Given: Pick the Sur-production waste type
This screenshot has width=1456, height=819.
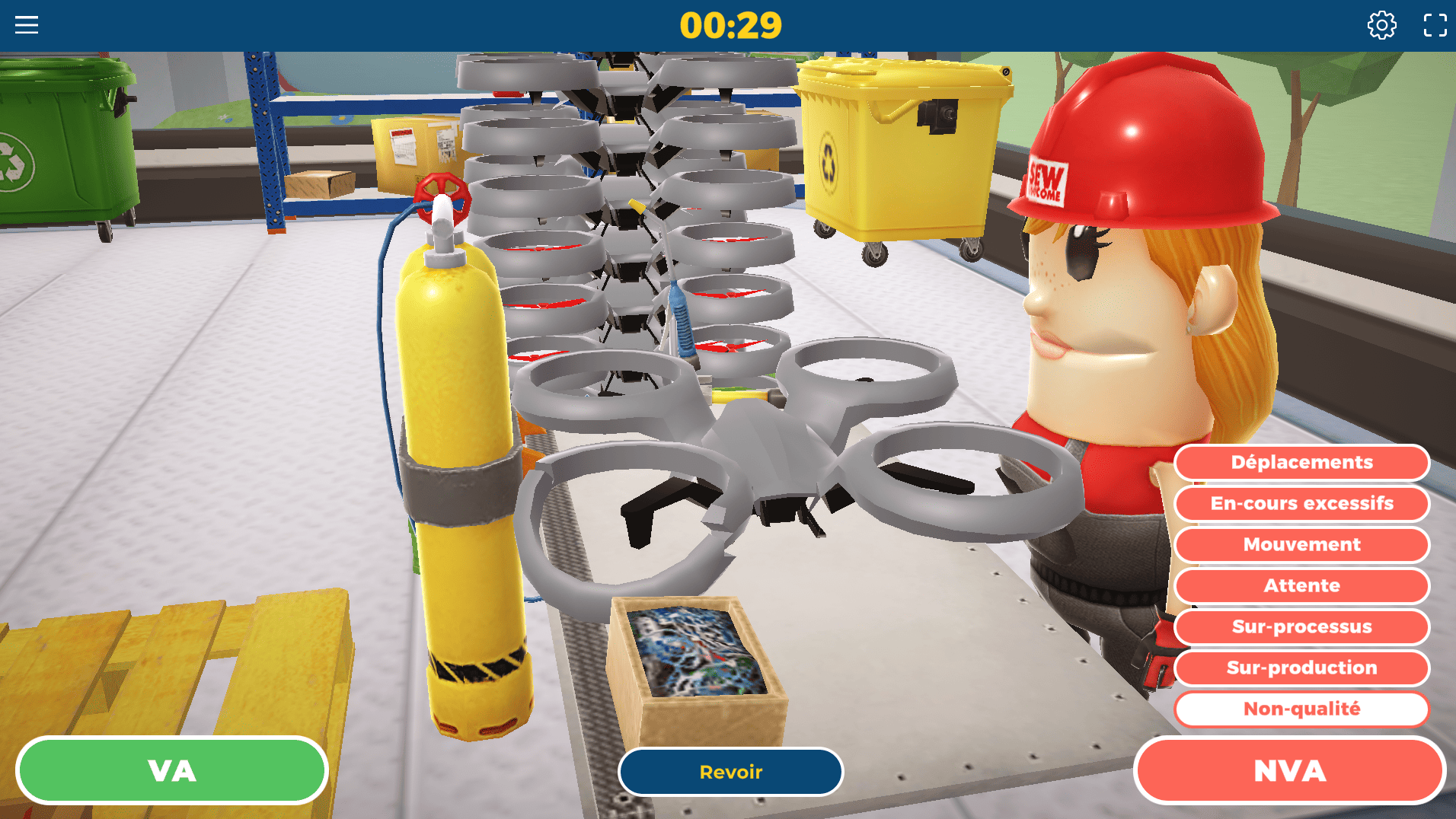Looking at the screenshot, I should coord(1301,668).
